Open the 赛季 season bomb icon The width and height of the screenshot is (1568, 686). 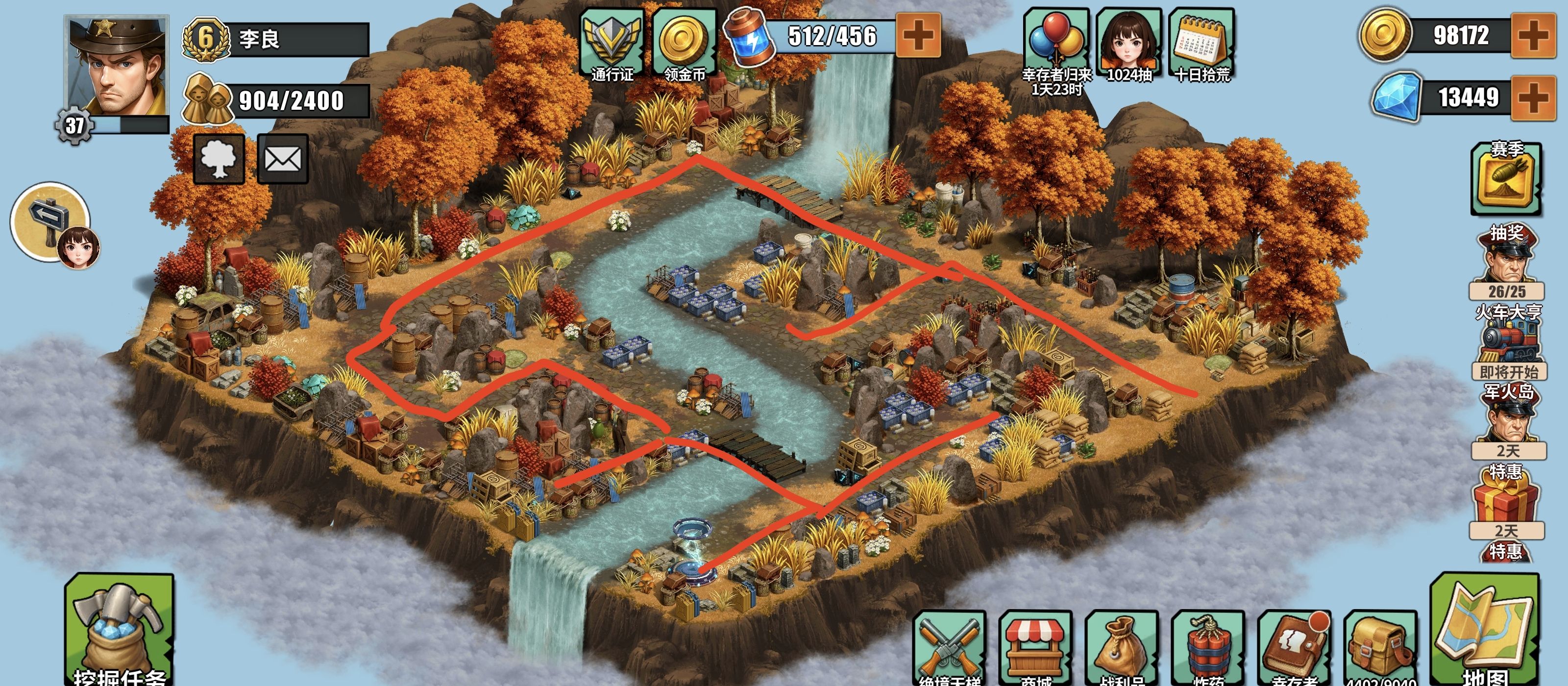1506,179
